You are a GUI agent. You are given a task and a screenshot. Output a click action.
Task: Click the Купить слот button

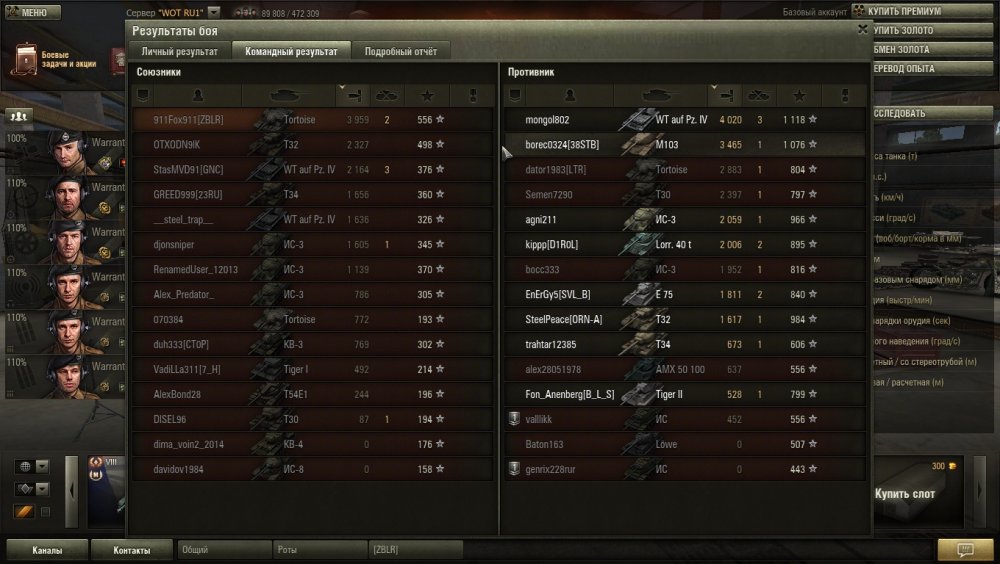coord(905,494)
